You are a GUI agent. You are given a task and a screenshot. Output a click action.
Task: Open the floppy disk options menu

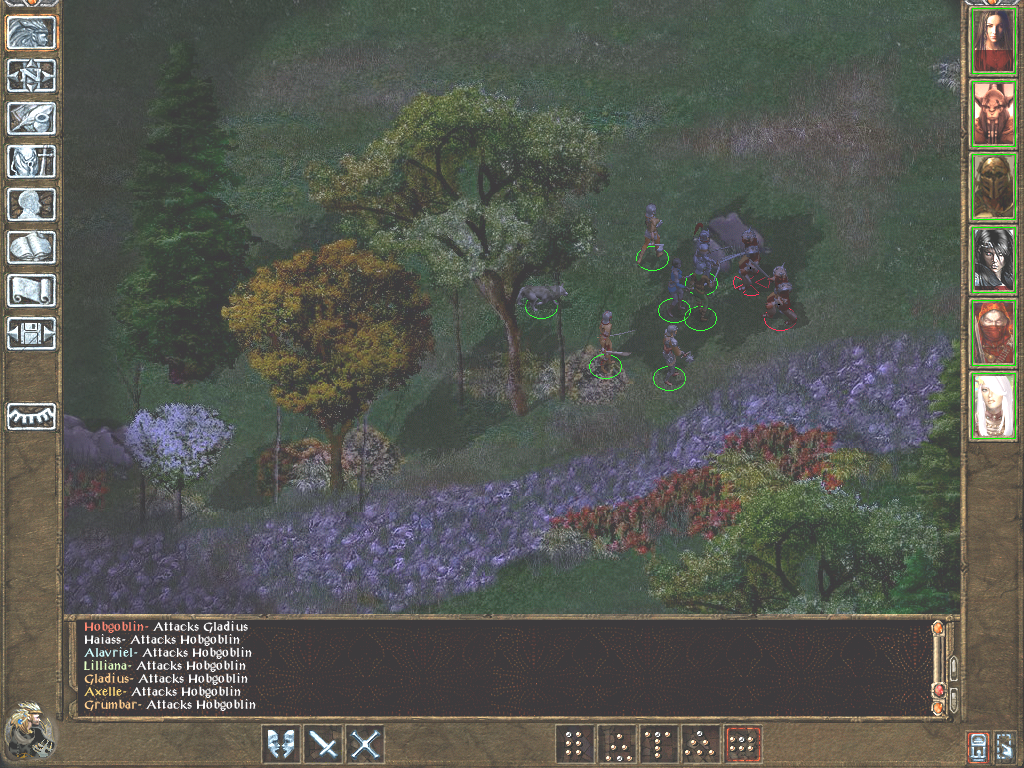(x=31, y=333)
